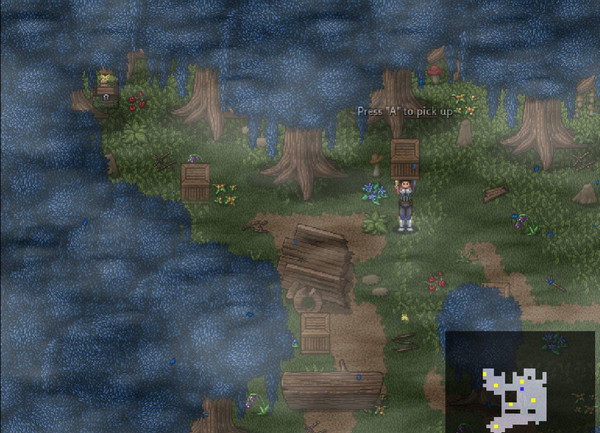Click the minimap in the corner
This screenshot has width=600, height=433.
click(520, 382)
